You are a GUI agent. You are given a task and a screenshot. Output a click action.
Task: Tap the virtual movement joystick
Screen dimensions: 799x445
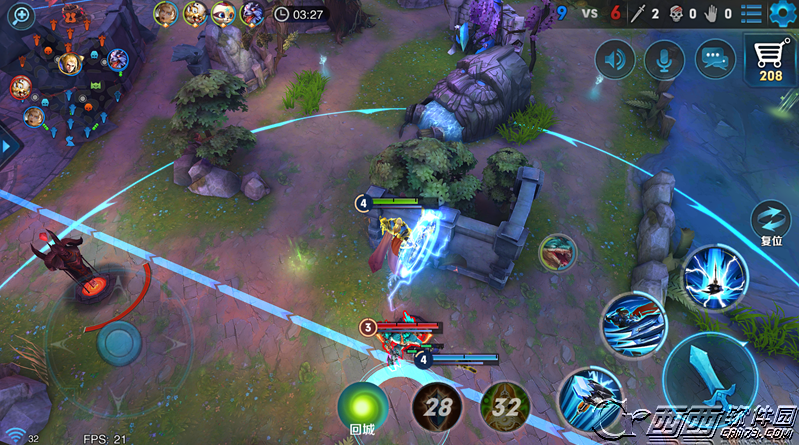coord(120,343)
